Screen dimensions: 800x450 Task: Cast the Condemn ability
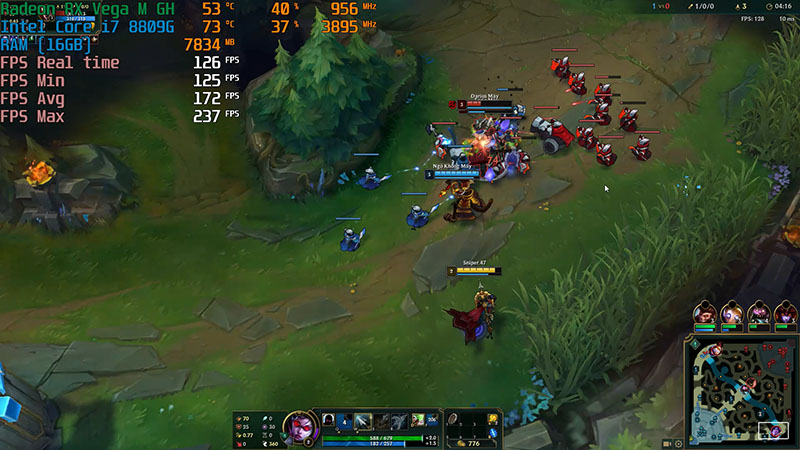click(379, 421)
